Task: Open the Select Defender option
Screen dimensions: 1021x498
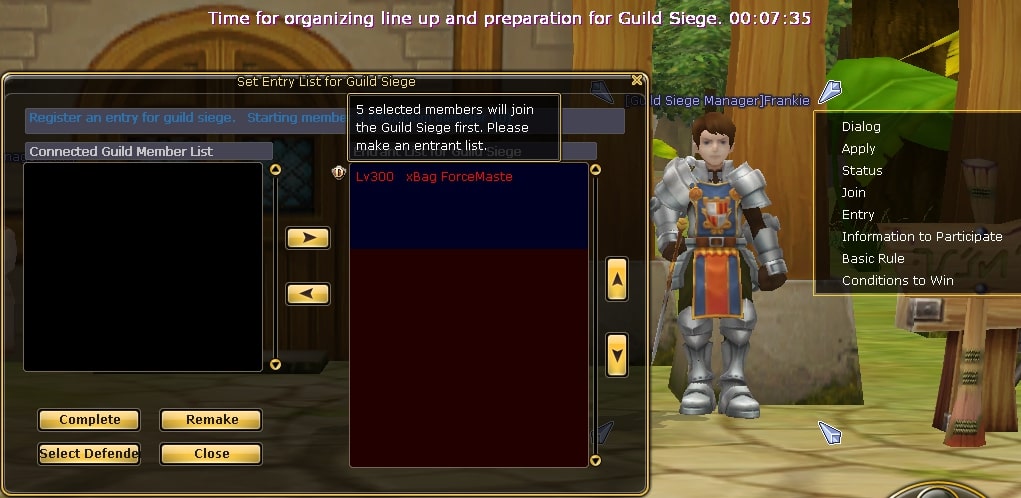Action: point(89,454)
